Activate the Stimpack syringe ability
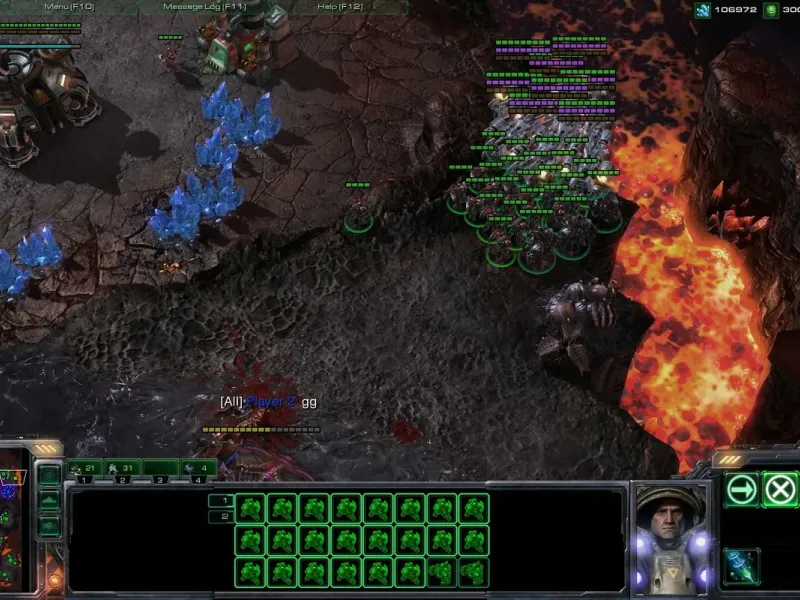 coord(742,566)
